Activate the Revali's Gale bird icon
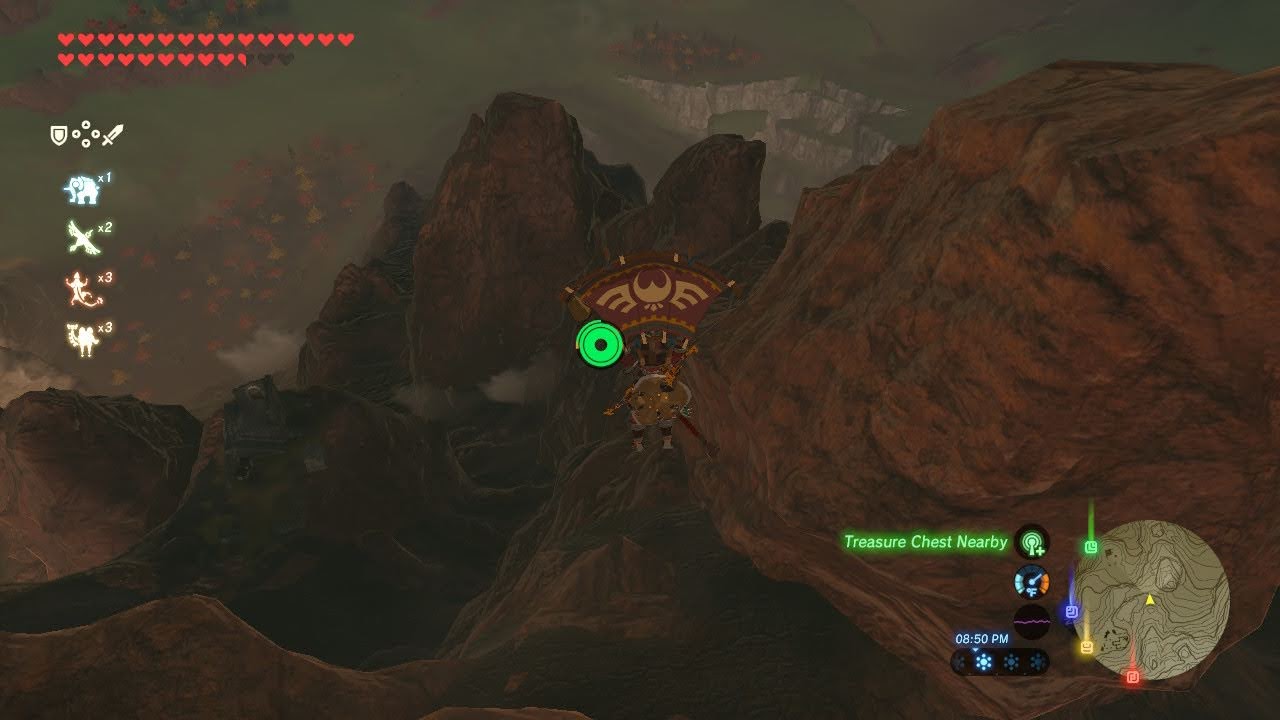The width and height of the screenshot is (1280, 720). [x=82, y=237]
